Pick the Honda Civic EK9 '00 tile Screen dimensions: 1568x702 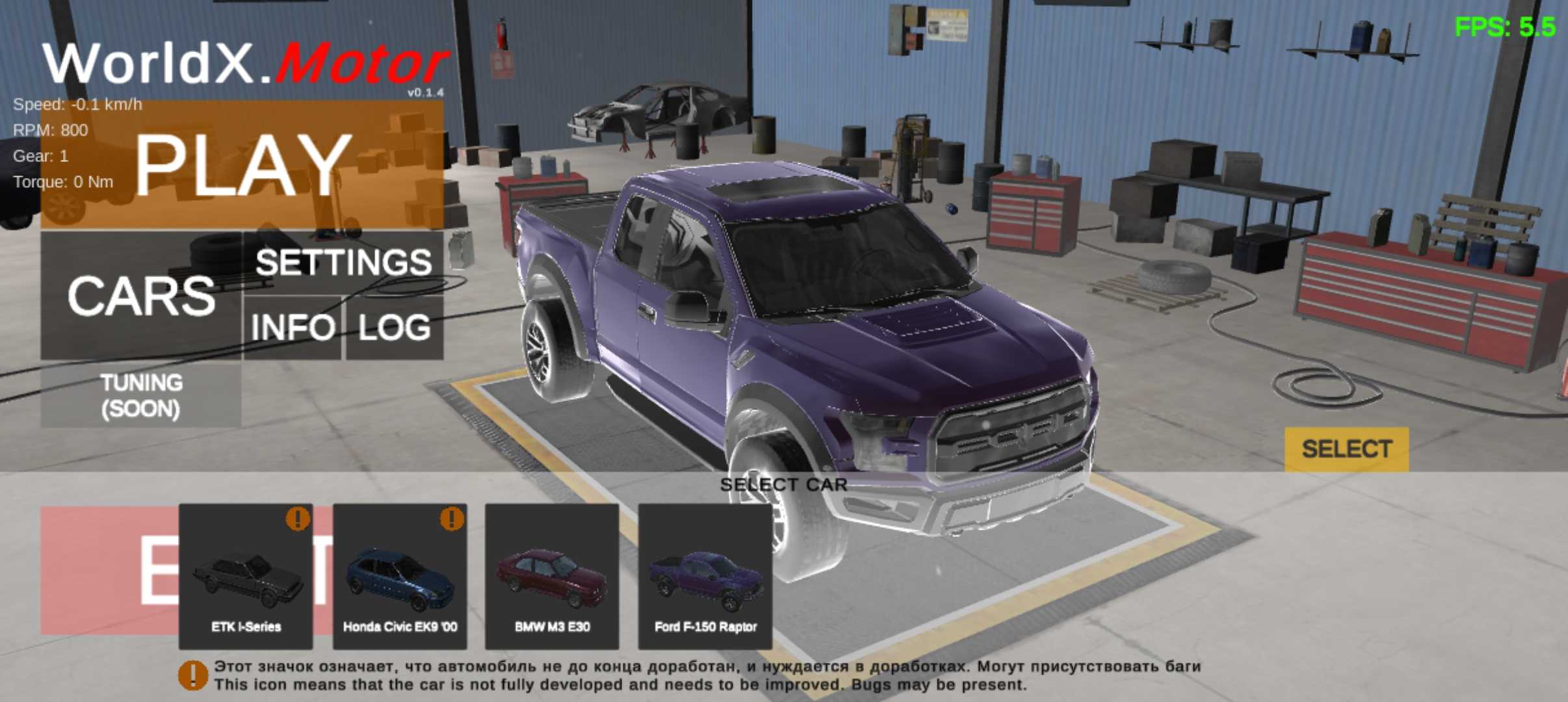tap(400, 577)
